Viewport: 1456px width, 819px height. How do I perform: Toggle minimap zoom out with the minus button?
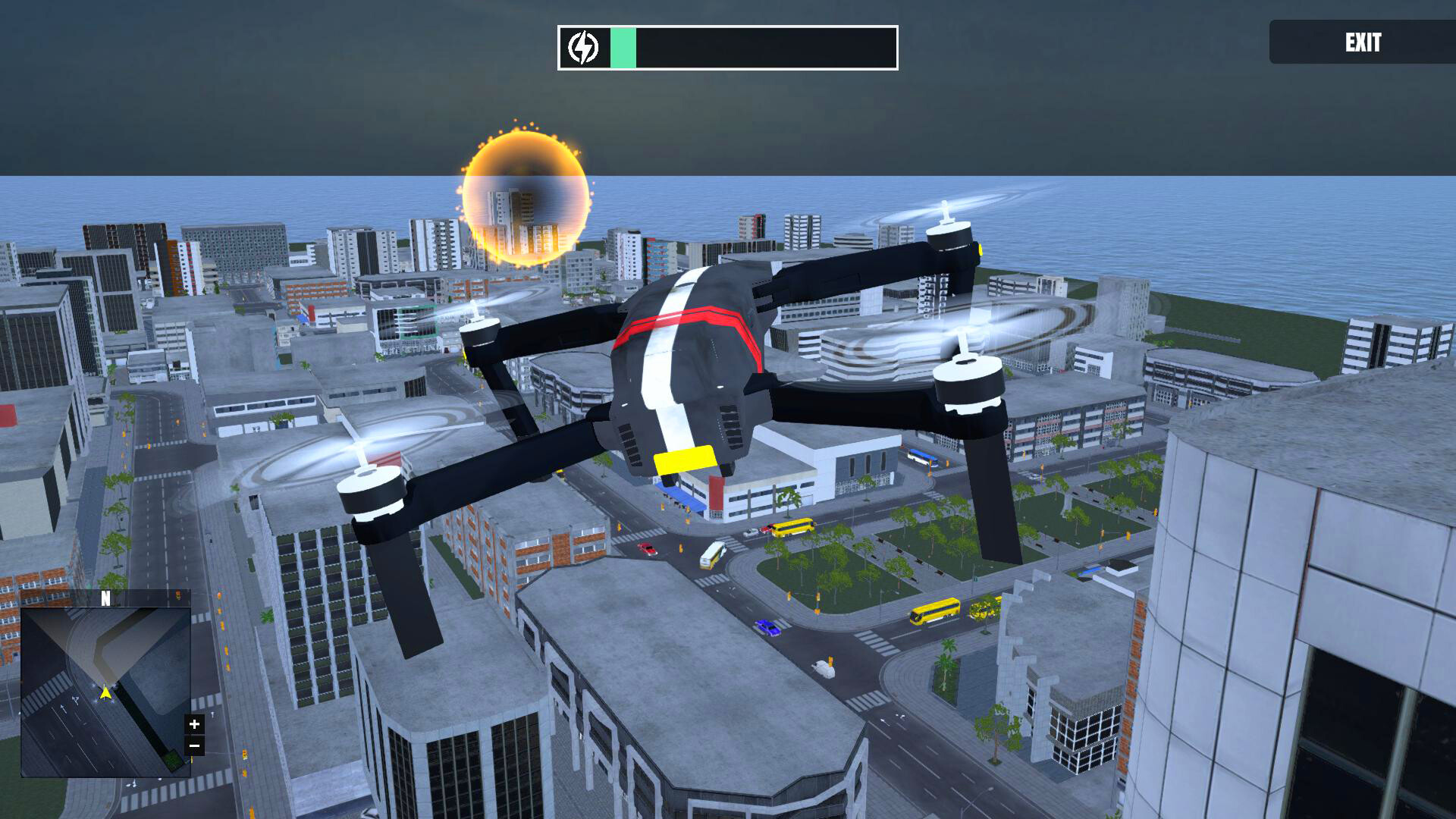pos(196,745)
